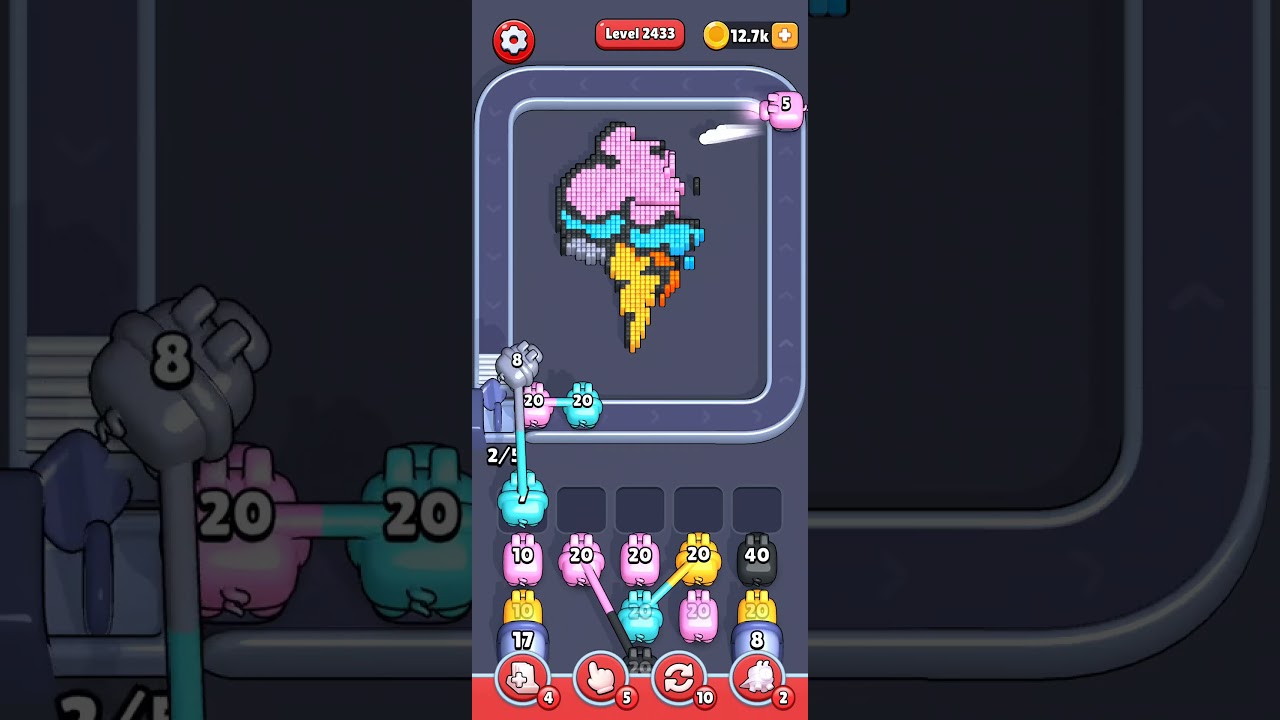Image resolution: width=1280 pixels, height=720 pixels.
Task: Select the teal fist labeled 20 near the top
Action: 583,404
